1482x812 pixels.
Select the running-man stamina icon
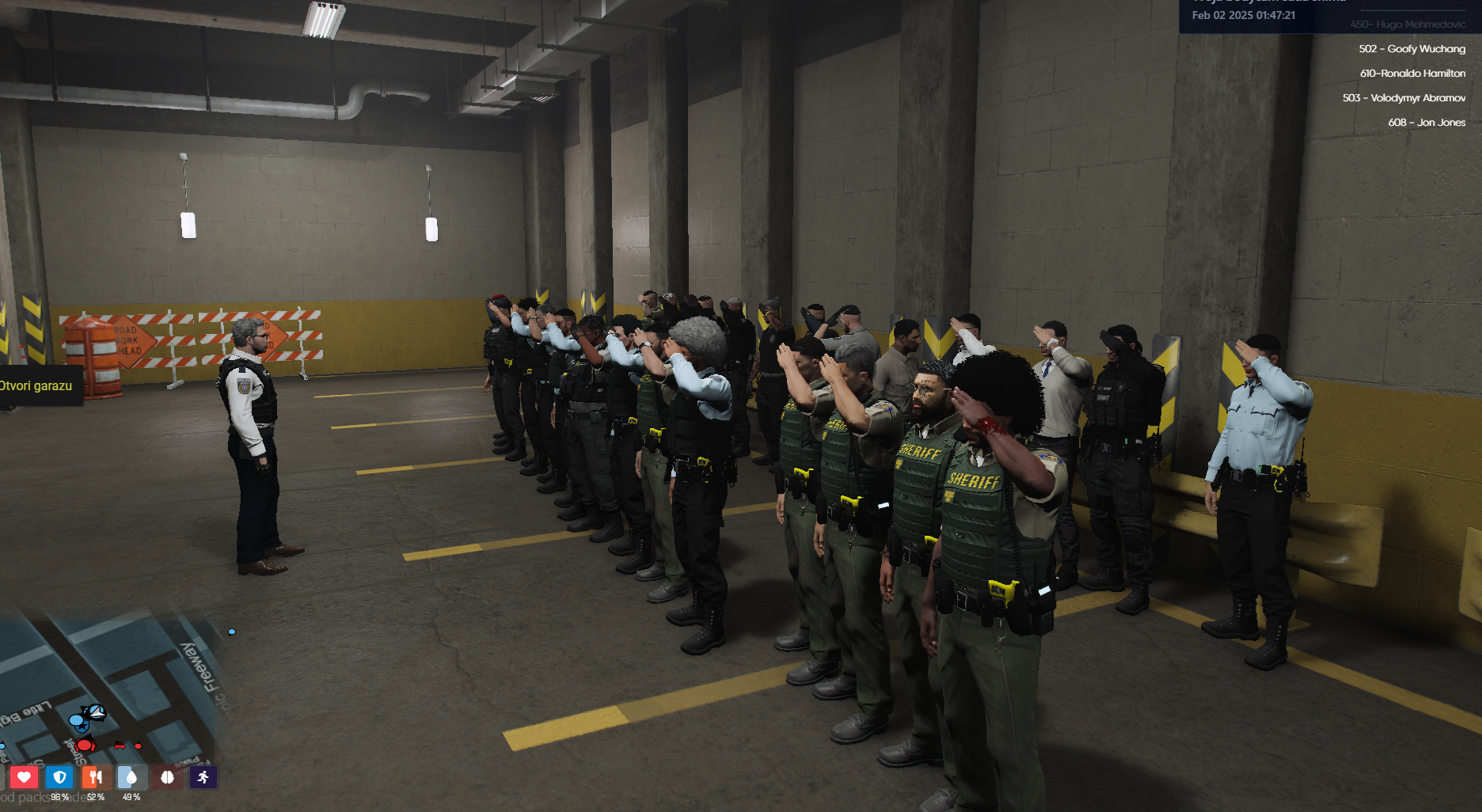coord(203,779)
